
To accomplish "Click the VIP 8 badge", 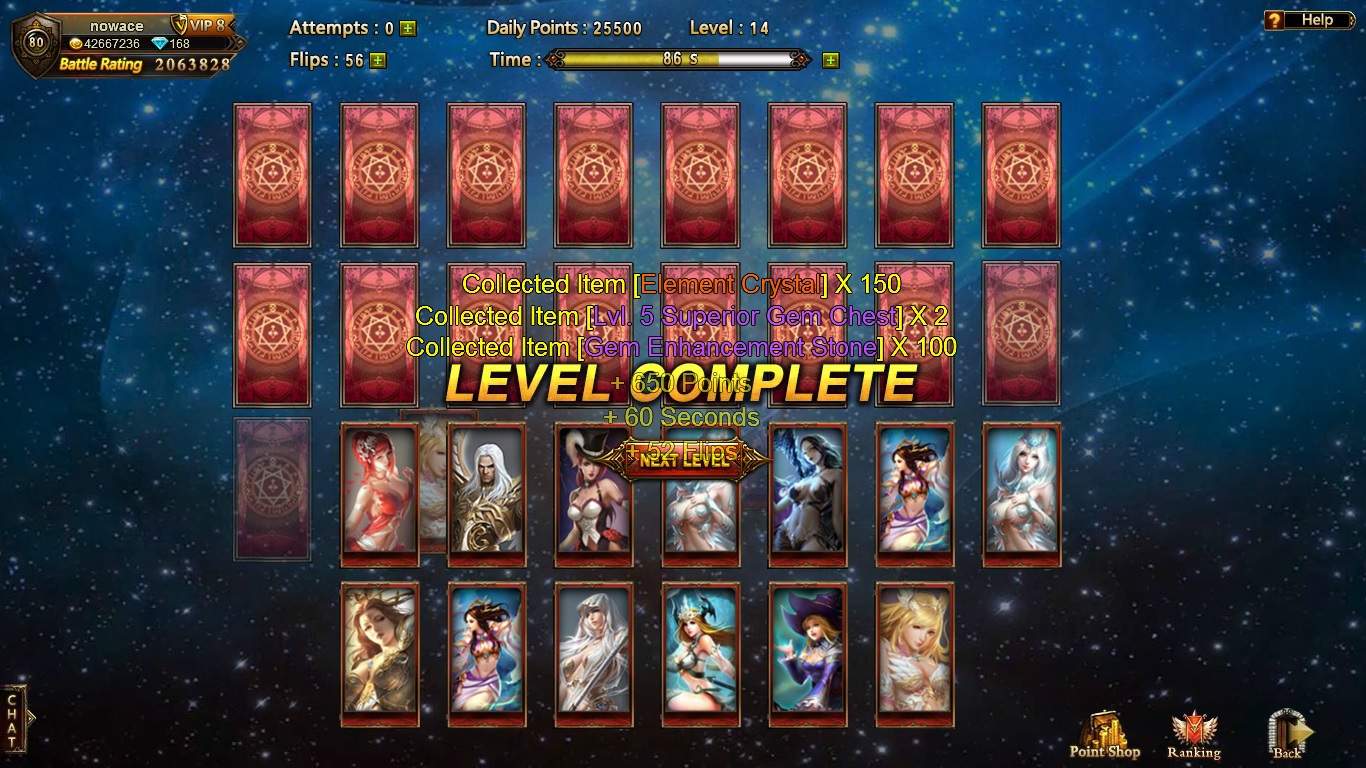I will (x=200, y=25).
